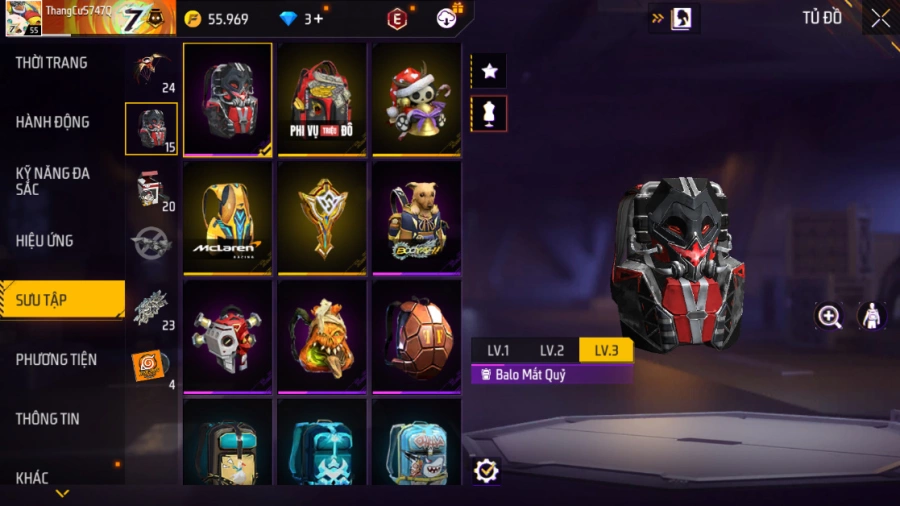Open the Thông Tin menu entry

[48, 419]
